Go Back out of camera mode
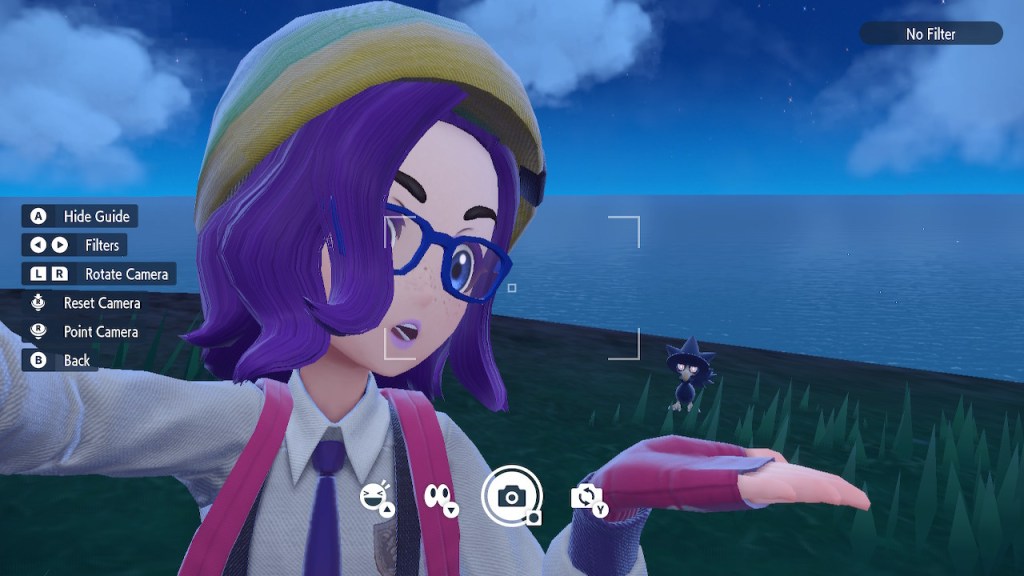Screen dimensions: 1024x576 [61, 361]
